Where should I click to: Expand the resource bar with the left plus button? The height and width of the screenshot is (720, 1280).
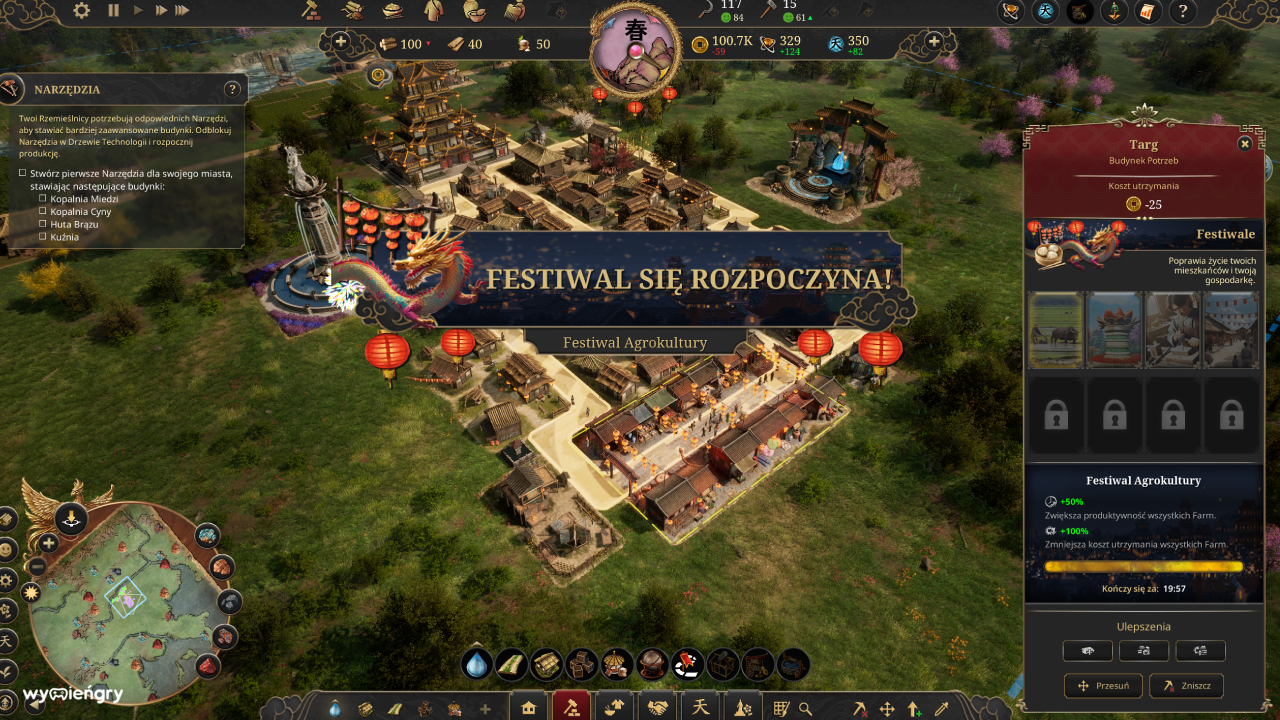coord(342,42)
